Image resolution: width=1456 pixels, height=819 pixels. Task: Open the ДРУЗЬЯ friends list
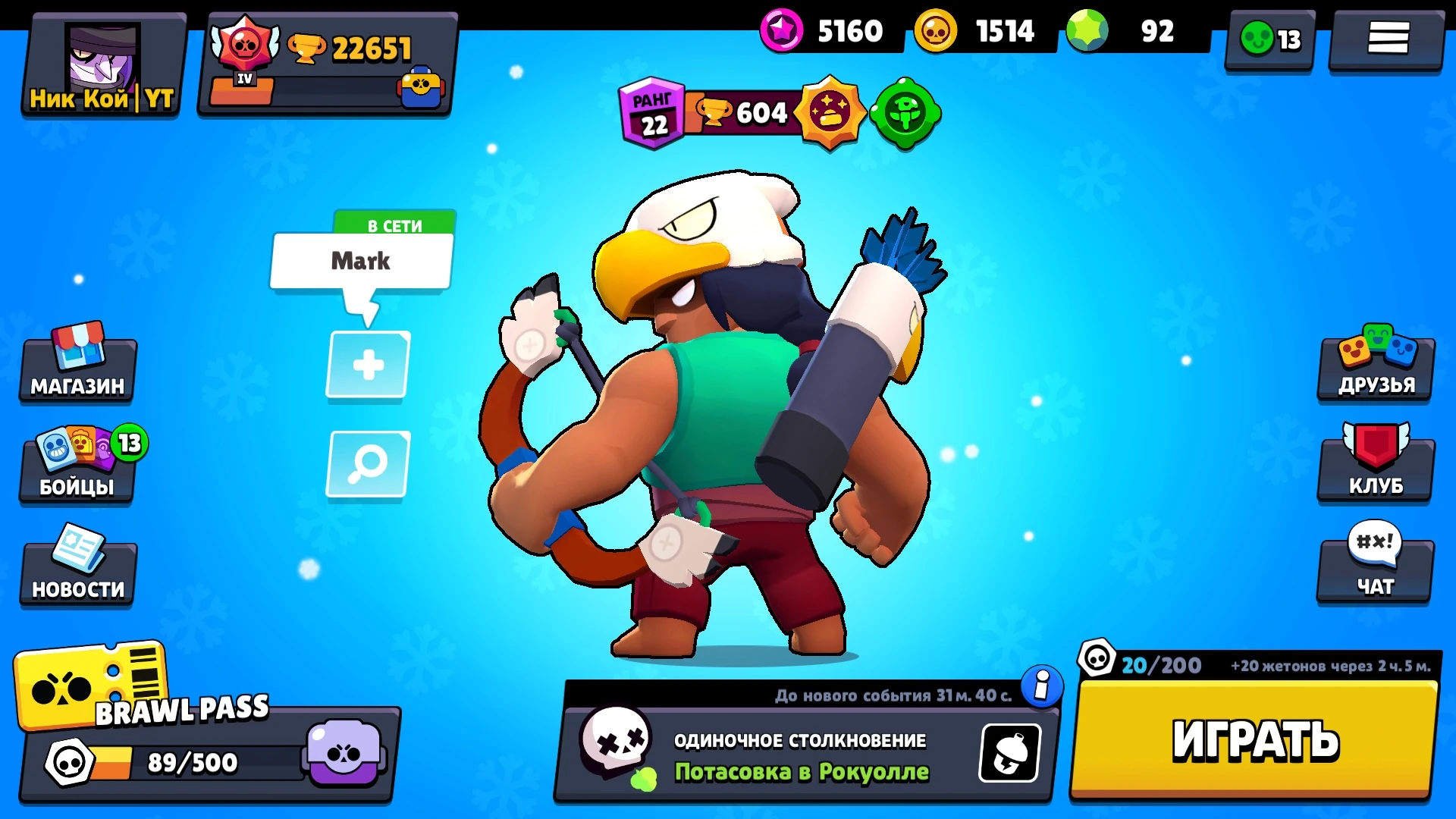(x=1376, y=366)
